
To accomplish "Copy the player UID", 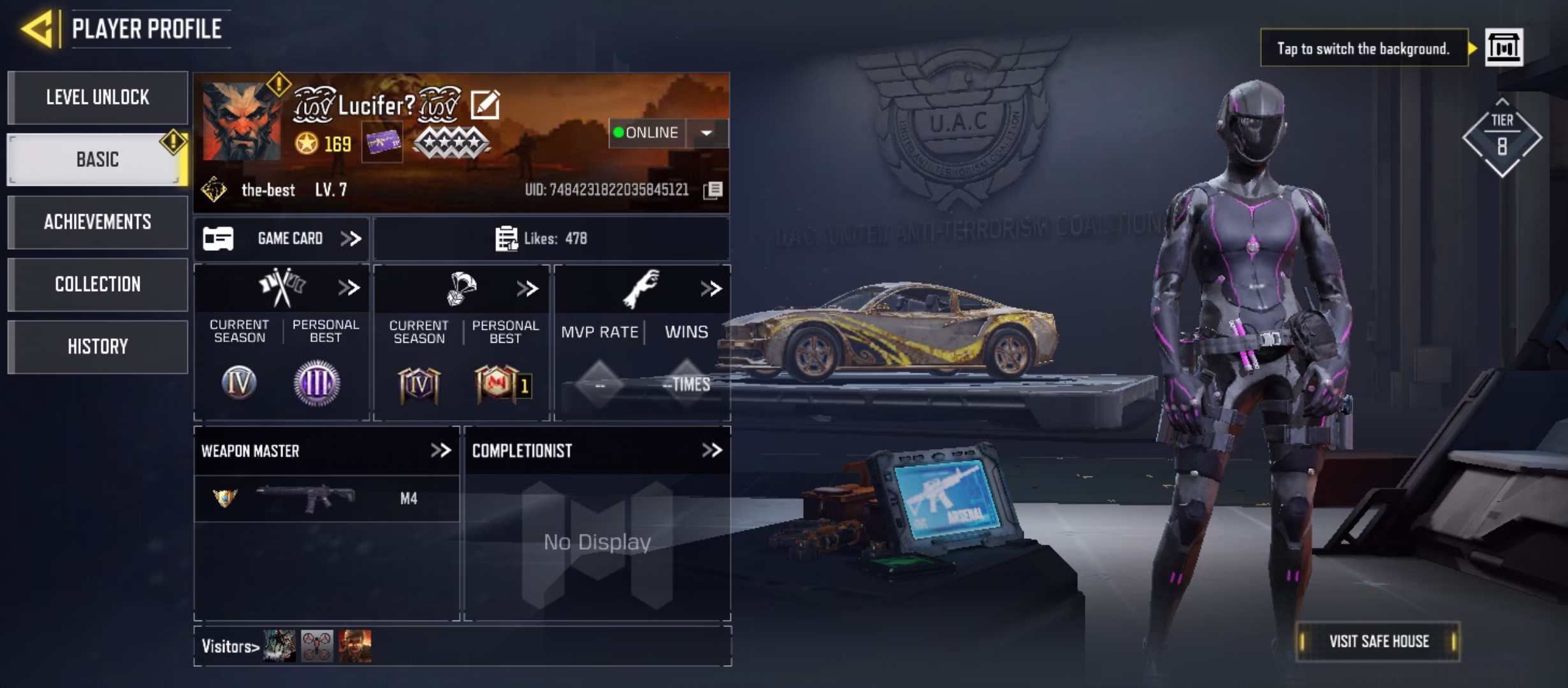I will [713, 190].
